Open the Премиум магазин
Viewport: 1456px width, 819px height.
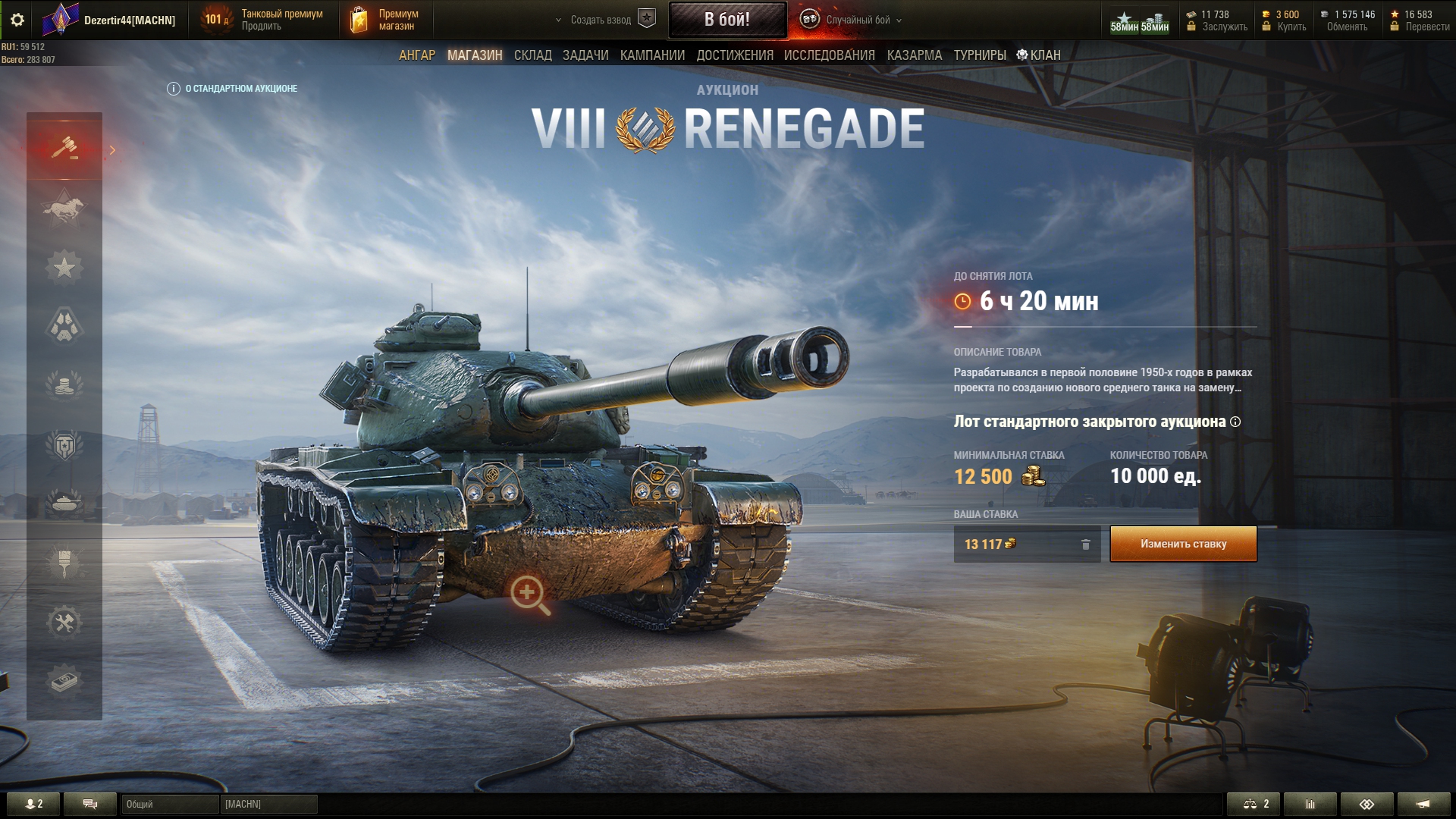pos(386,20)
